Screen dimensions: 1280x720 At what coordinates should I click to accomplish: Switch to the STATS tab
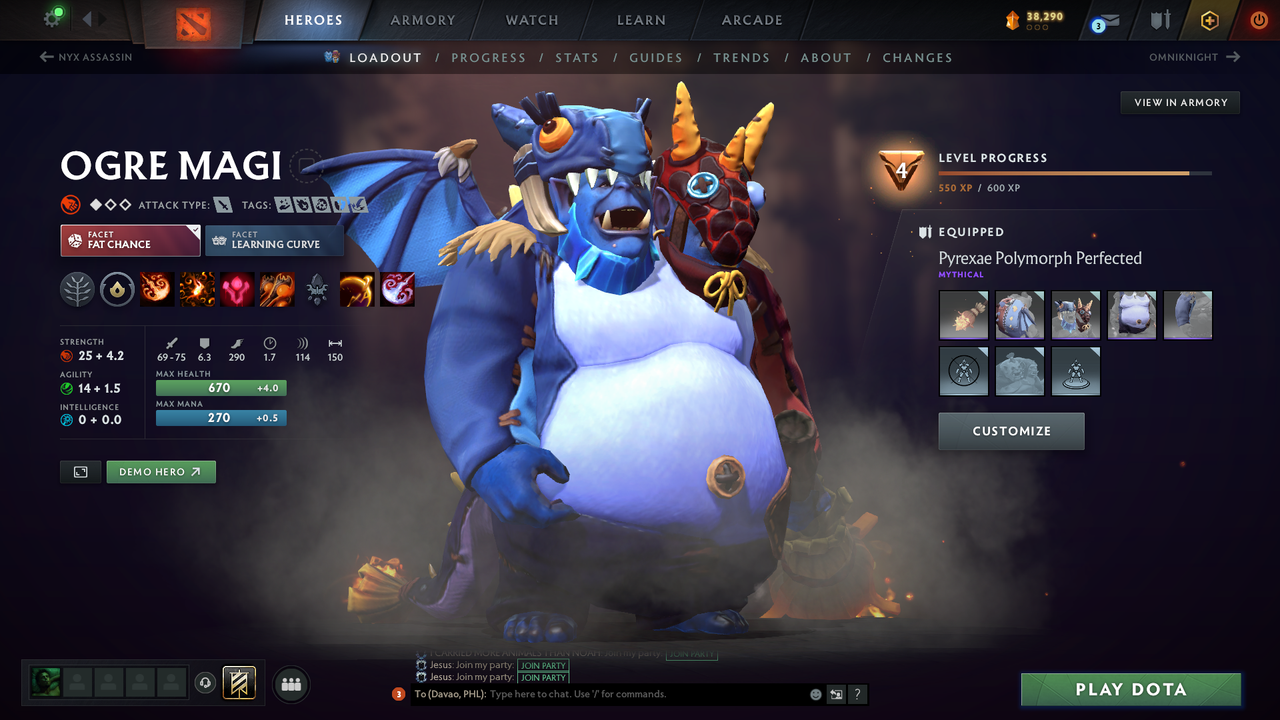click(x=577, y=57)
